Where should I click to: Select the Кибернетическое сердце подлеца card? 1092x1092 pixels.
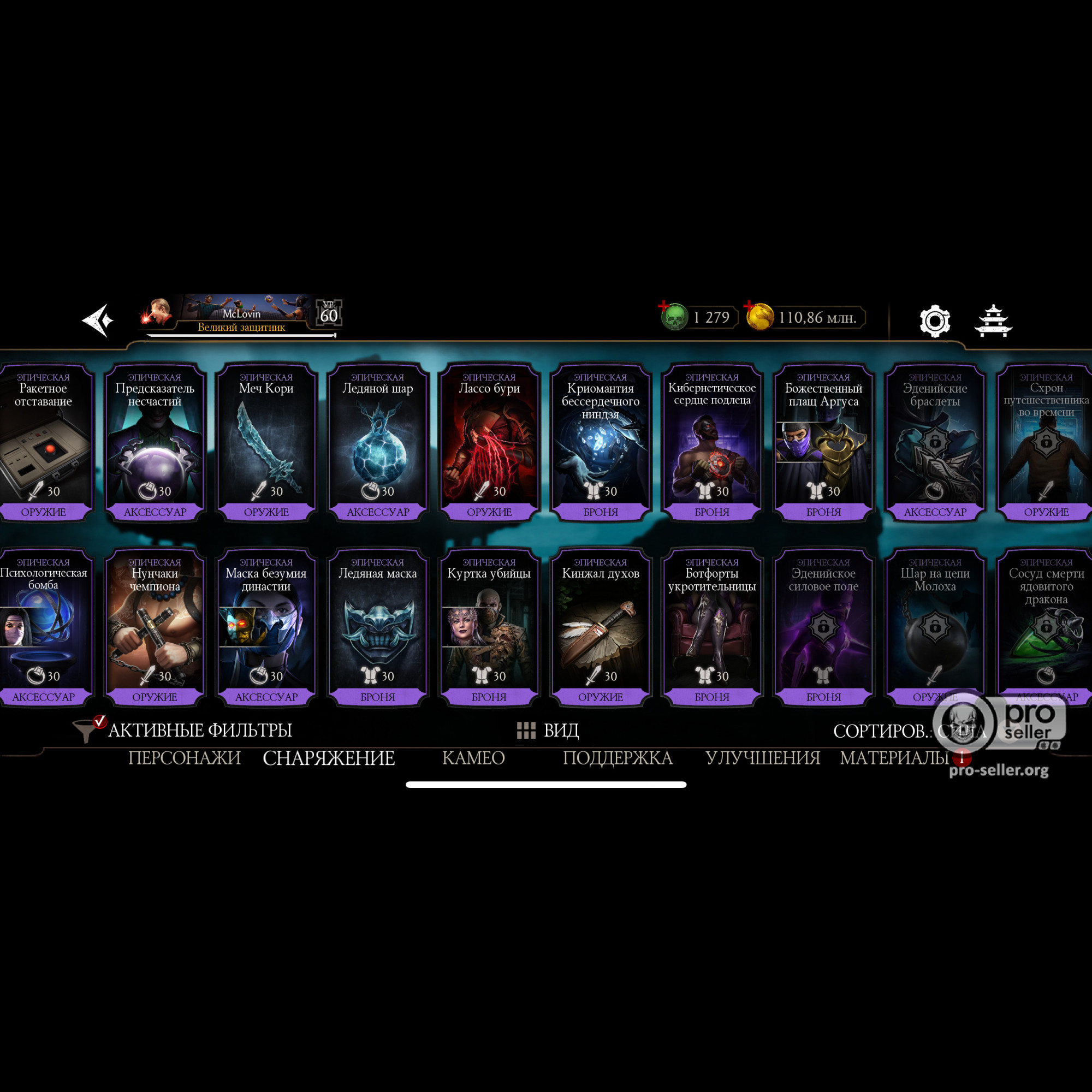point(711,441)
